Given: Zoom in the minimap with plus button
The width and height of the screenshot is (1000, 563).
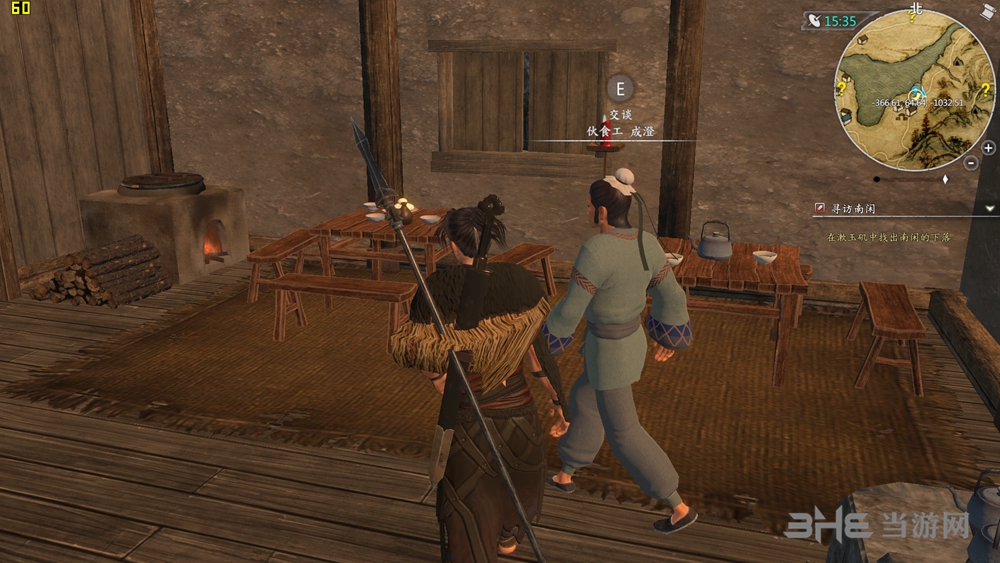Looking at the screenshot, I should [x=988, y=148].
